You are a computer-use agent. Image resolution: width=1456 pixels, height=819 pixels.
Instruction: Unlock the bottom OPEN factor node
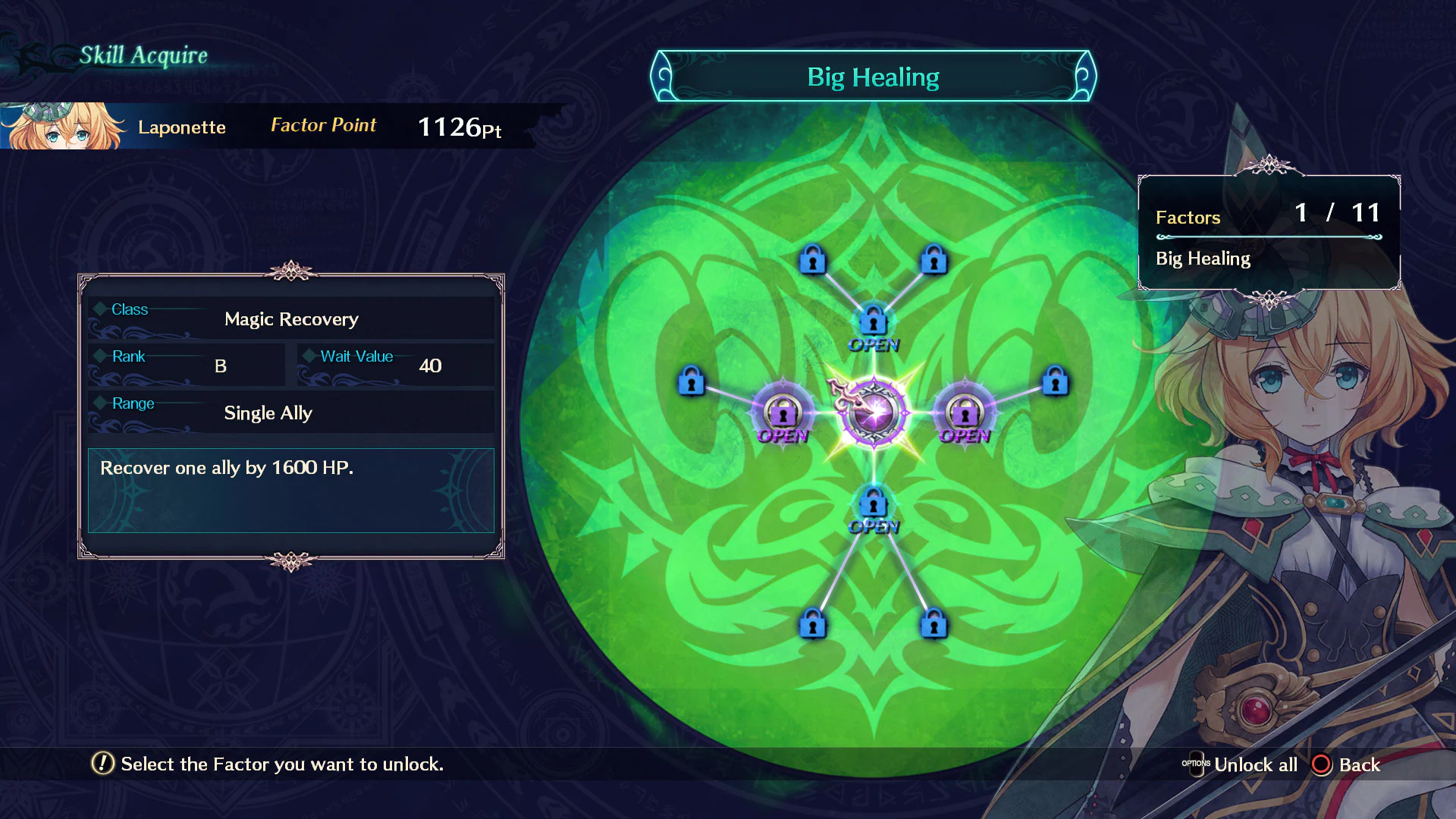(x=872, y=502)
